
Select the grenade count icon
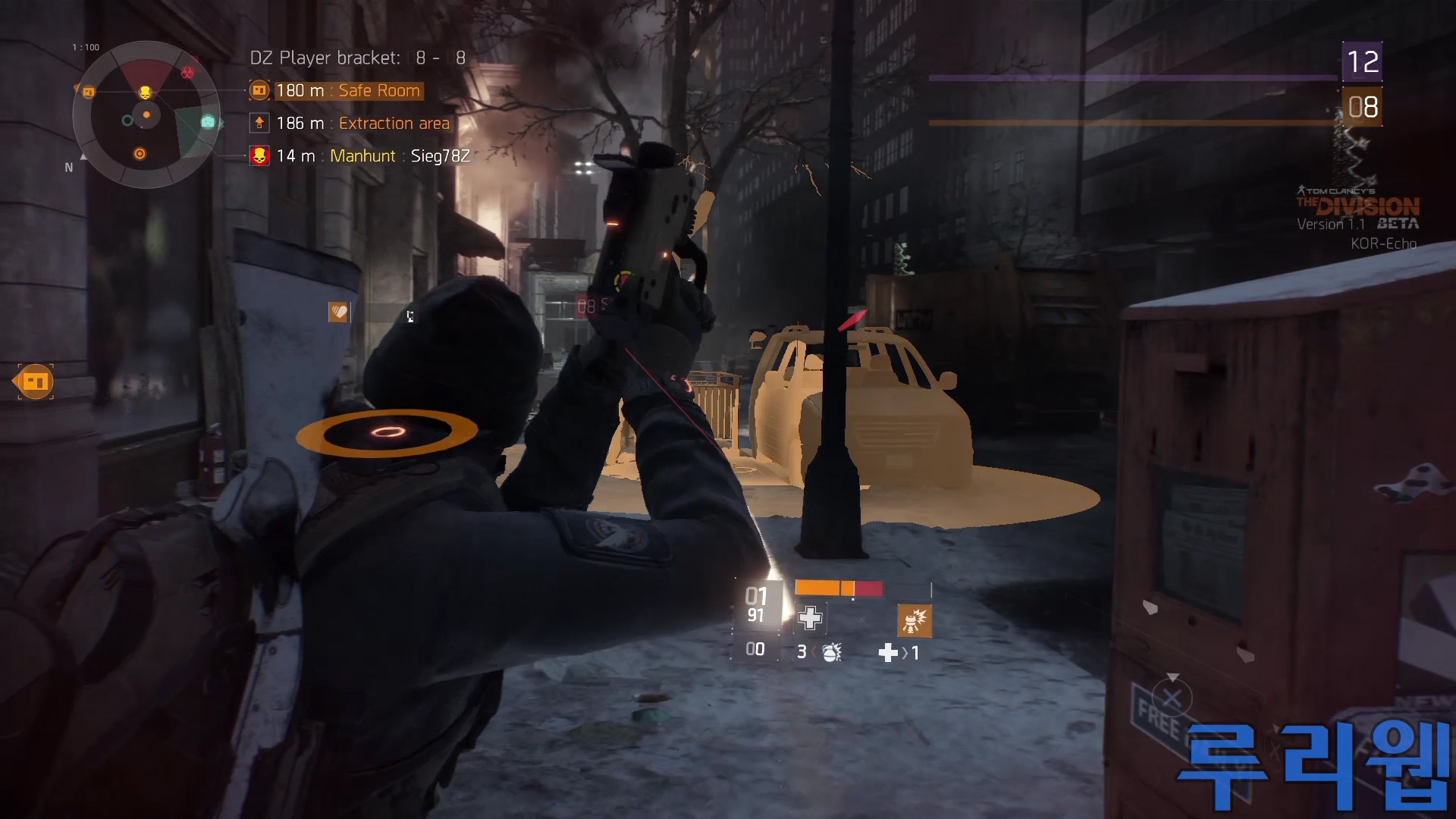[831, 652]
